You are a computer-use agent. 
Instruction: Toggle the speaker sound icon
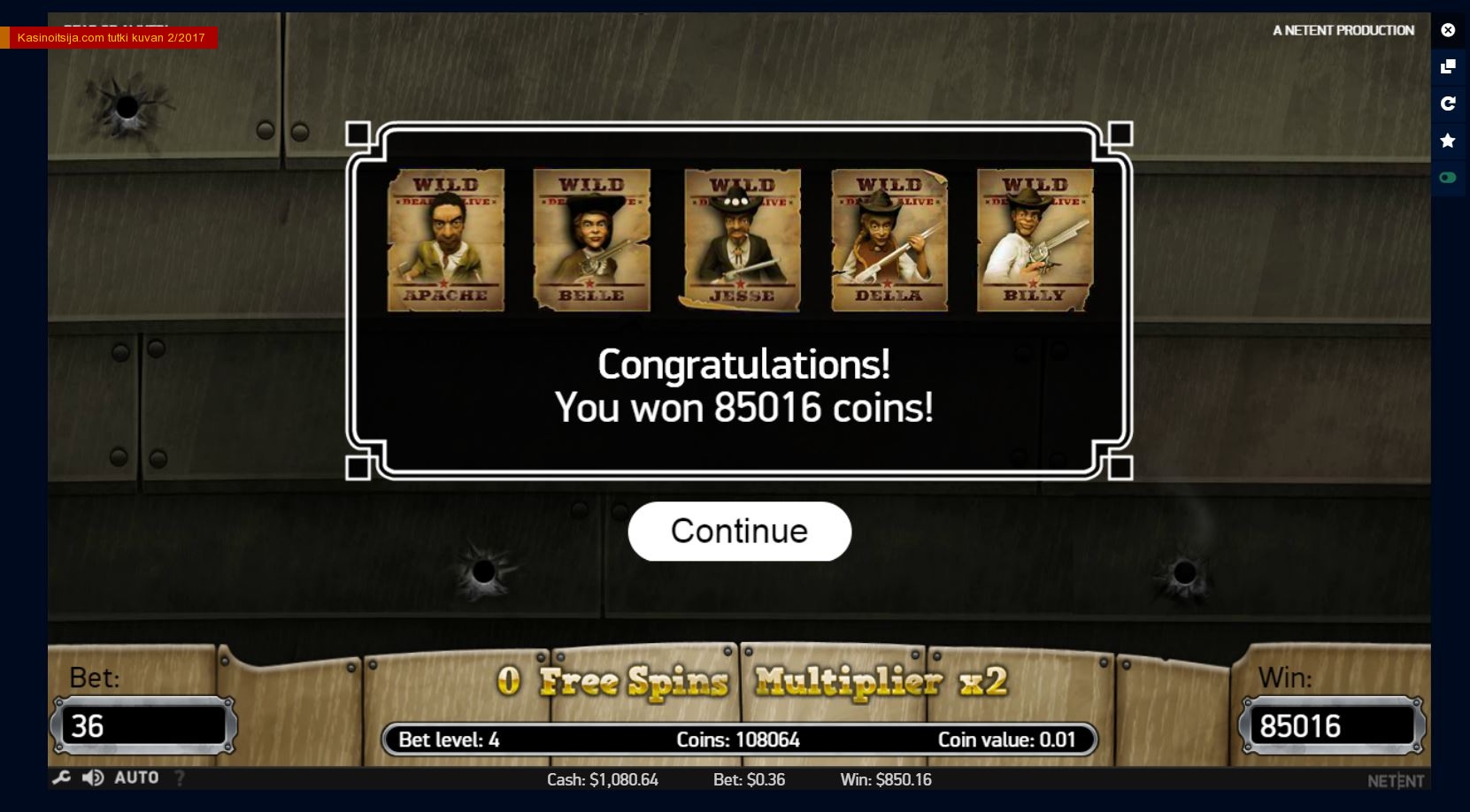(92, 778)
